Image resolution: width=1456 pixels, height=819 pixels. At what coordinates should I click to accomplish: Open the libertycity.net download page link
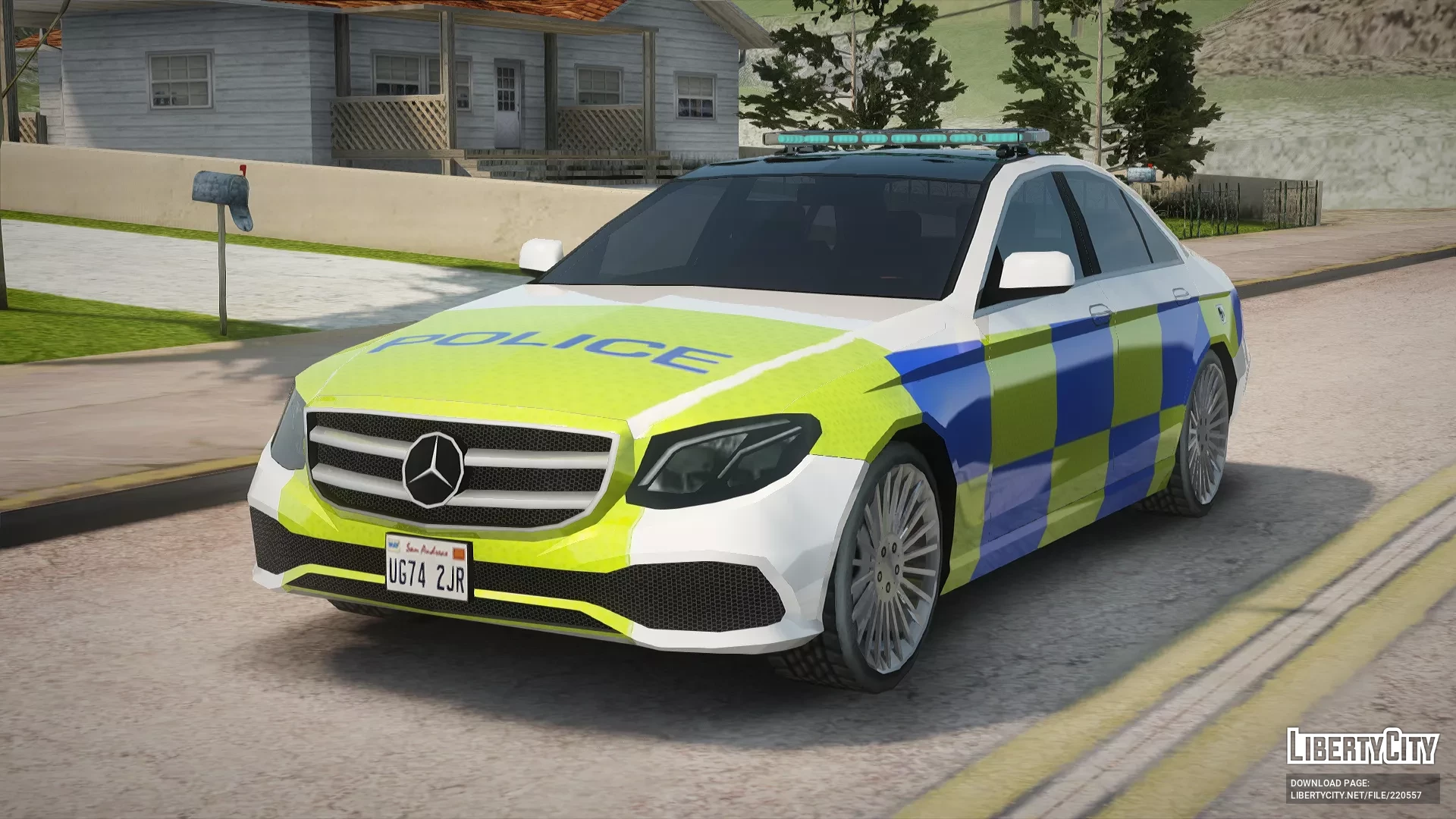[1356, 795]
